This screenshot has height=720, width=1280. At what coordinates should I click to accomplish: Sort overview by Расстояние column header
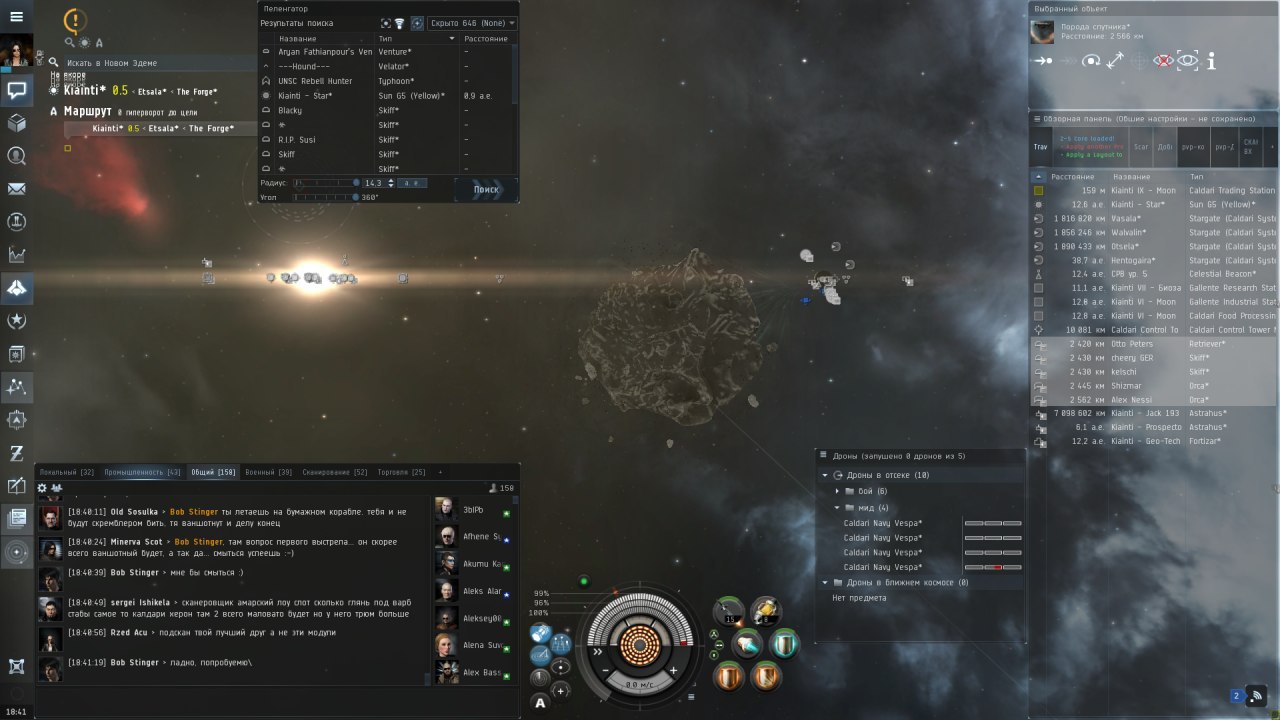point(1072,177)
